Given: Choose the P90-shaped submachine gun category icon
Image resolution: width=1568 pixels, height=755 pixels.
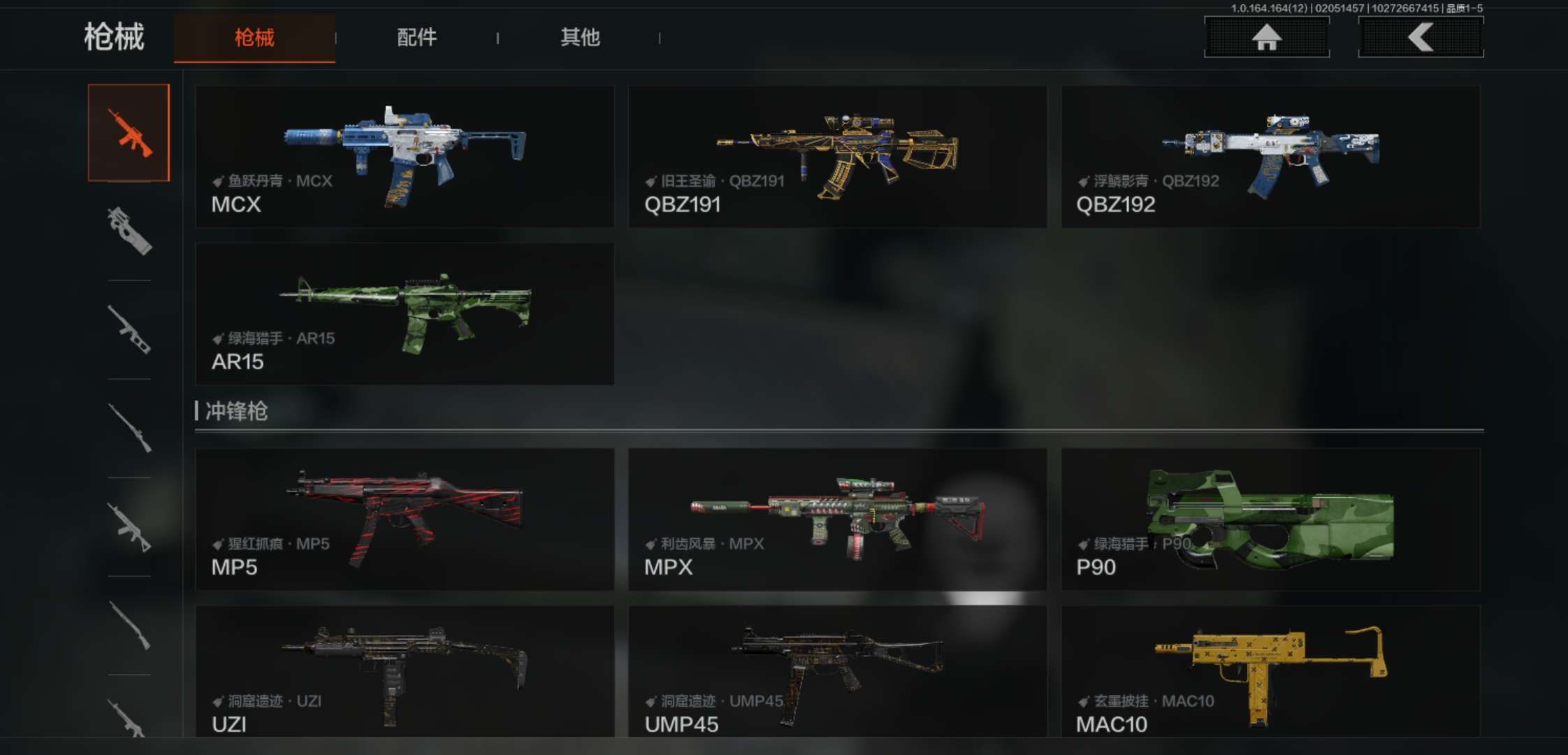Looking at the screenshot, I should [129, 231].
